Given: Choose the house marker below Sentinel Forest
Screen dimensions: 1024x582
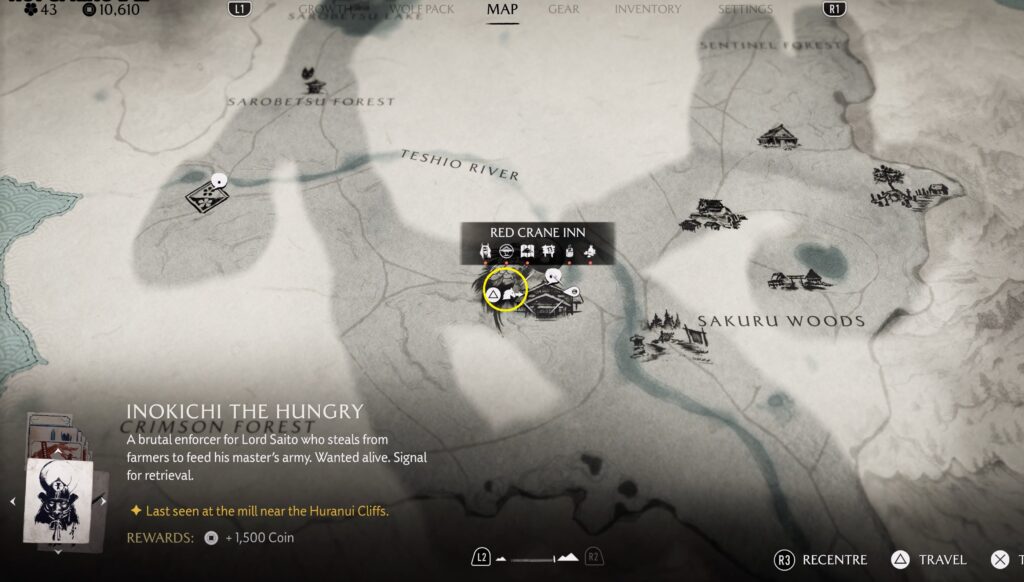Looking at the screenshot, I should pos(779,136).
